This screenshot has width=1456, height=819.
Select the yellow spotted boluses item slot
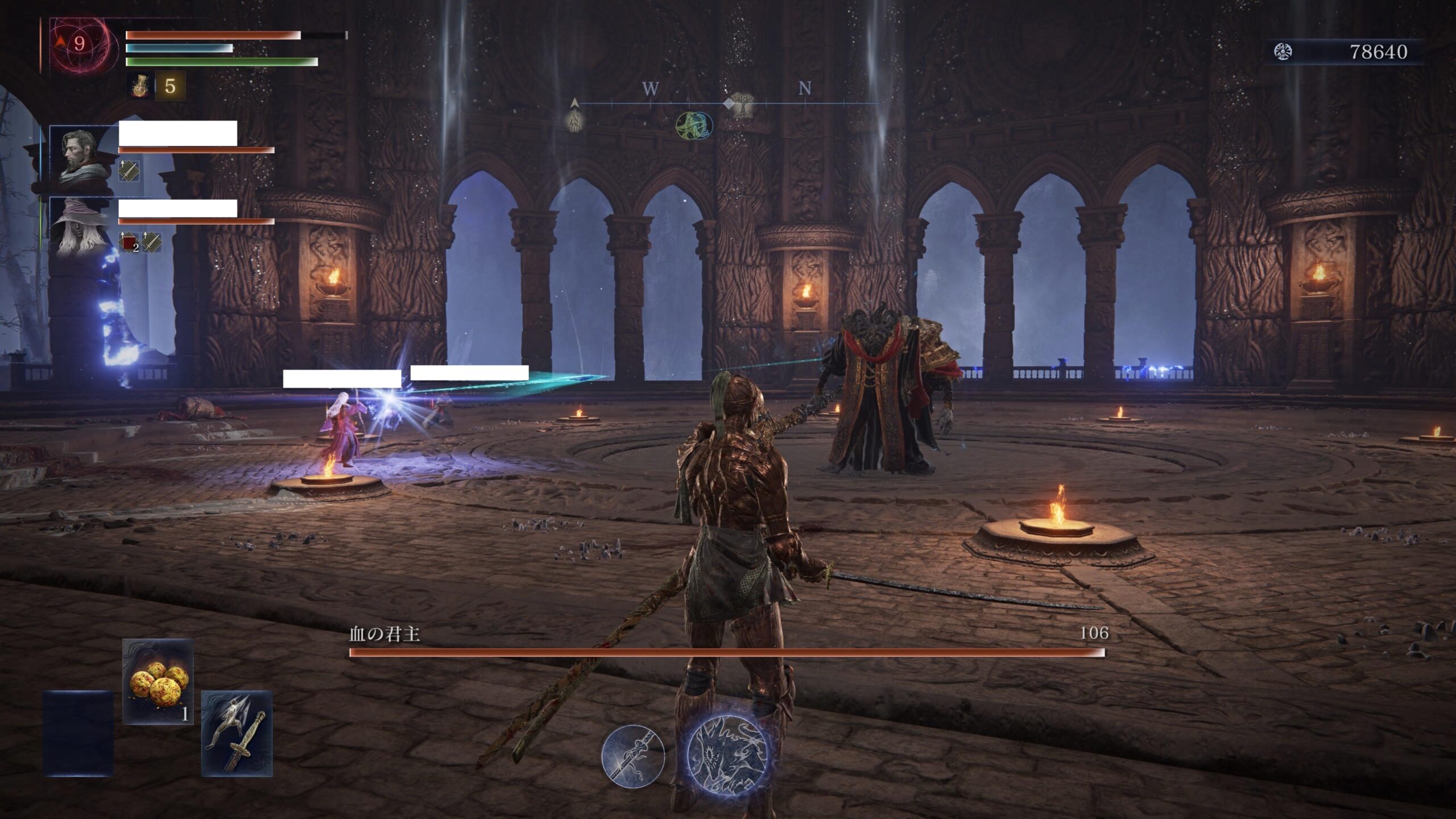tap(158, 681)
